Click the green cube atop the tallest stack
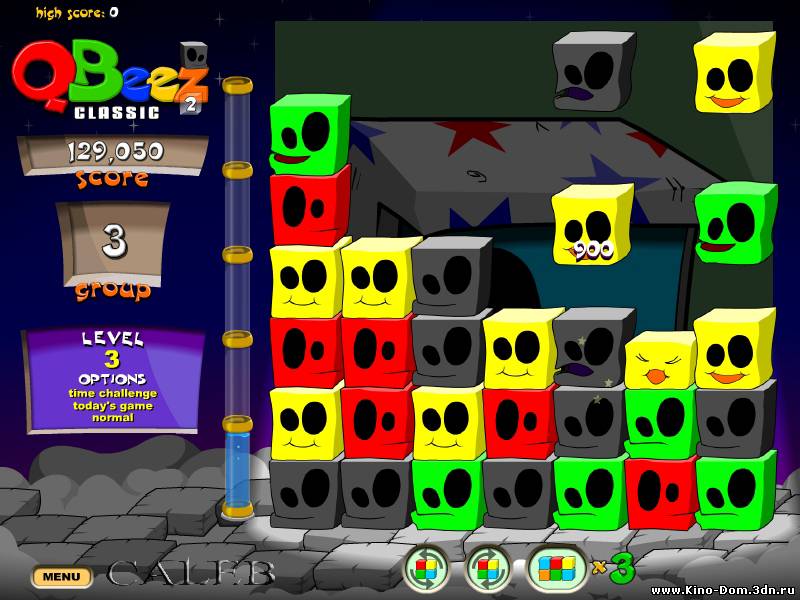 309,135
